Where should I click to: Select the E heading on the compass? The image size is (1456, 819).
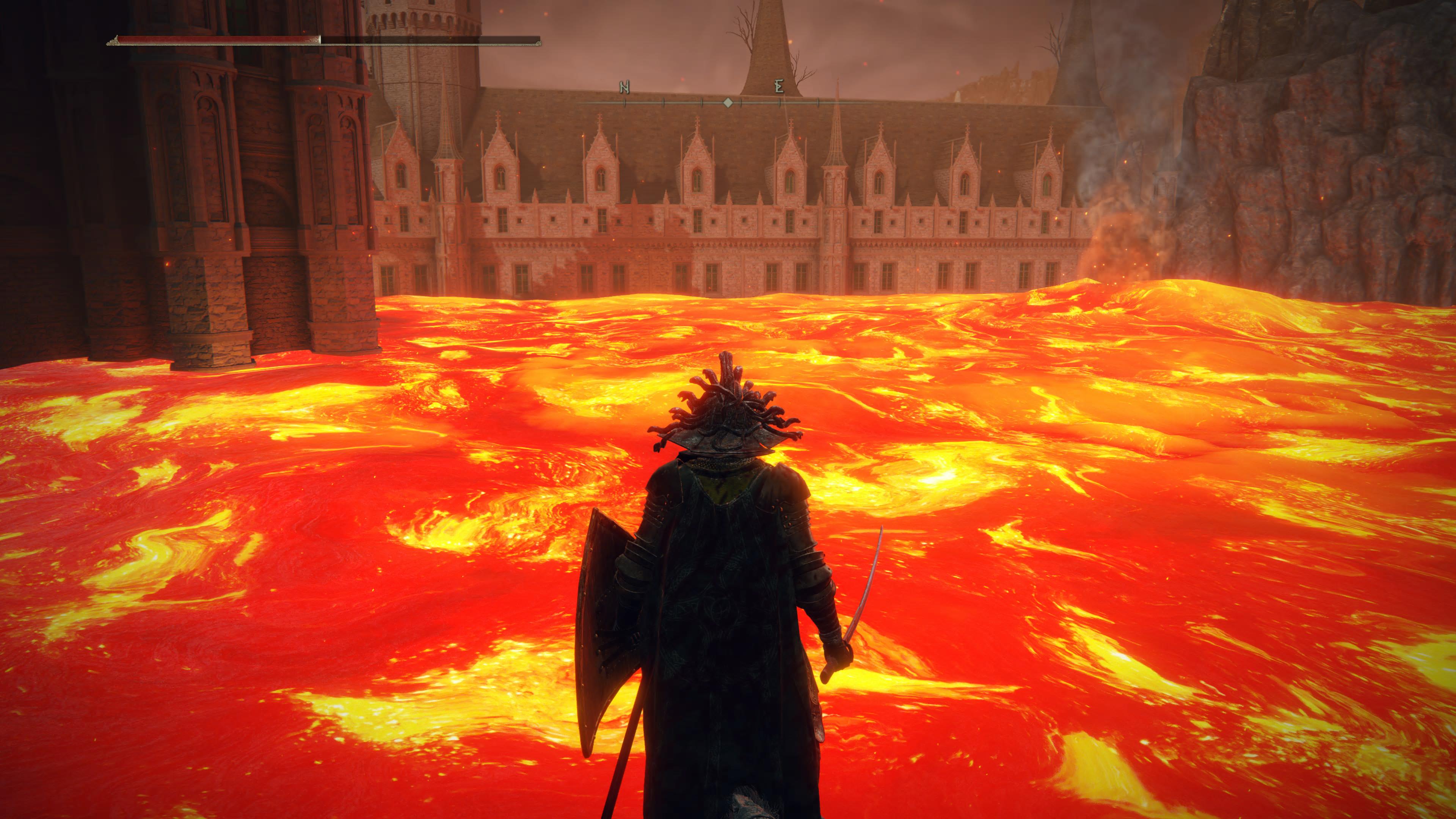click(779, 87)
